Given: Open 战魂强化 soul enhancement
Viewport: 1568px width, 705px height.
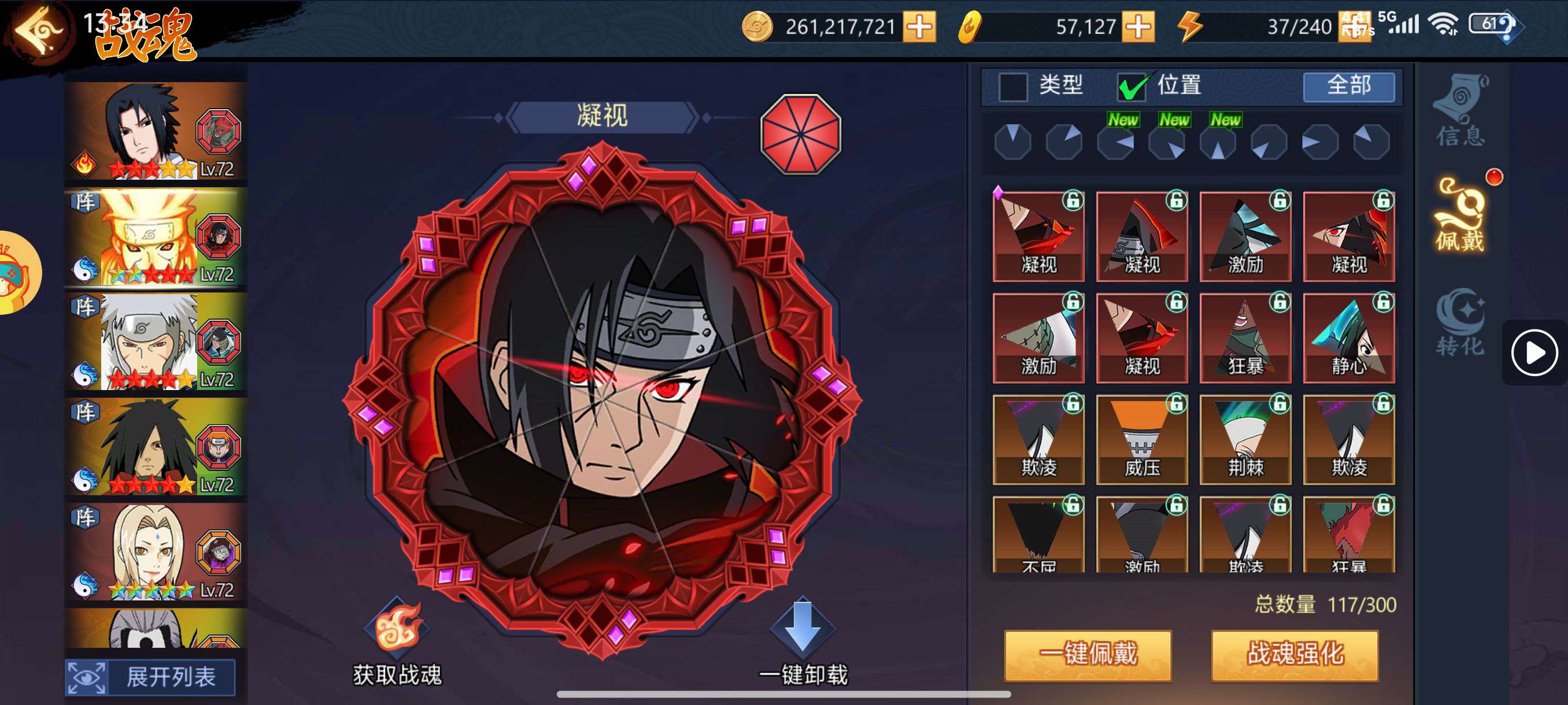Looking at the screenshot, I should pyautogui.click(x=1295, y=655).
